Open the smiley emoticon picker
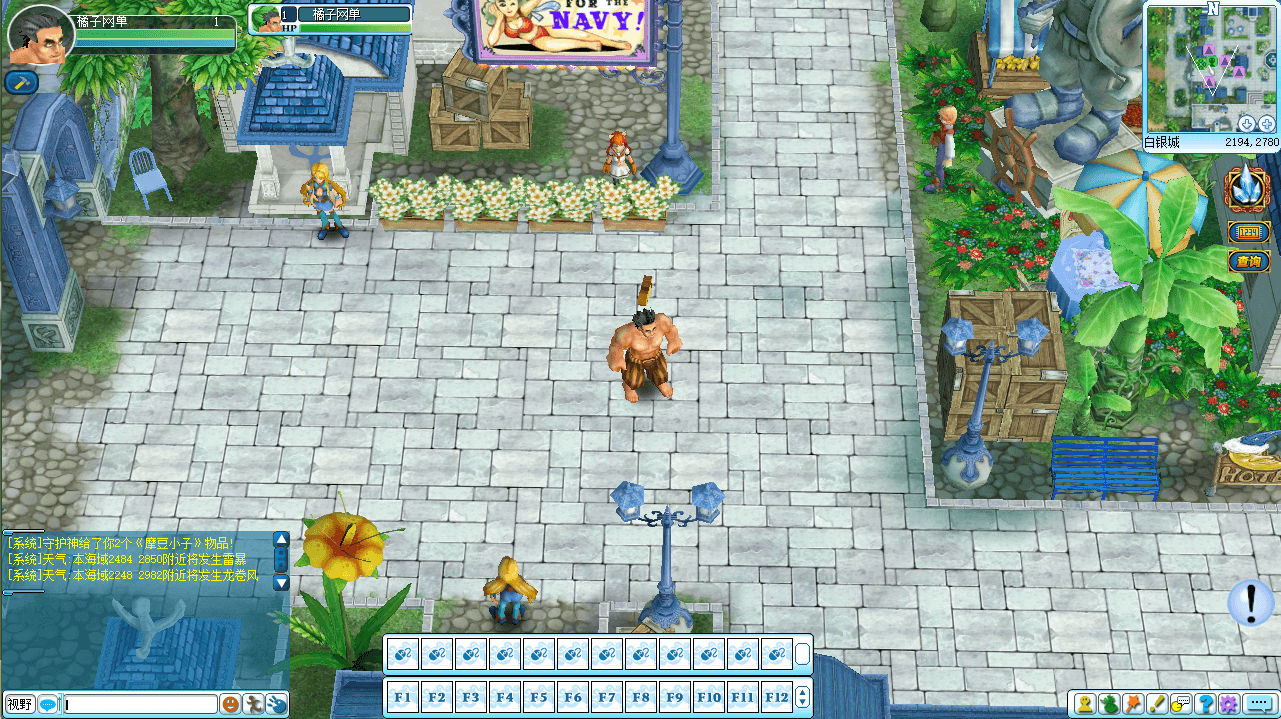 pos(231,704)
